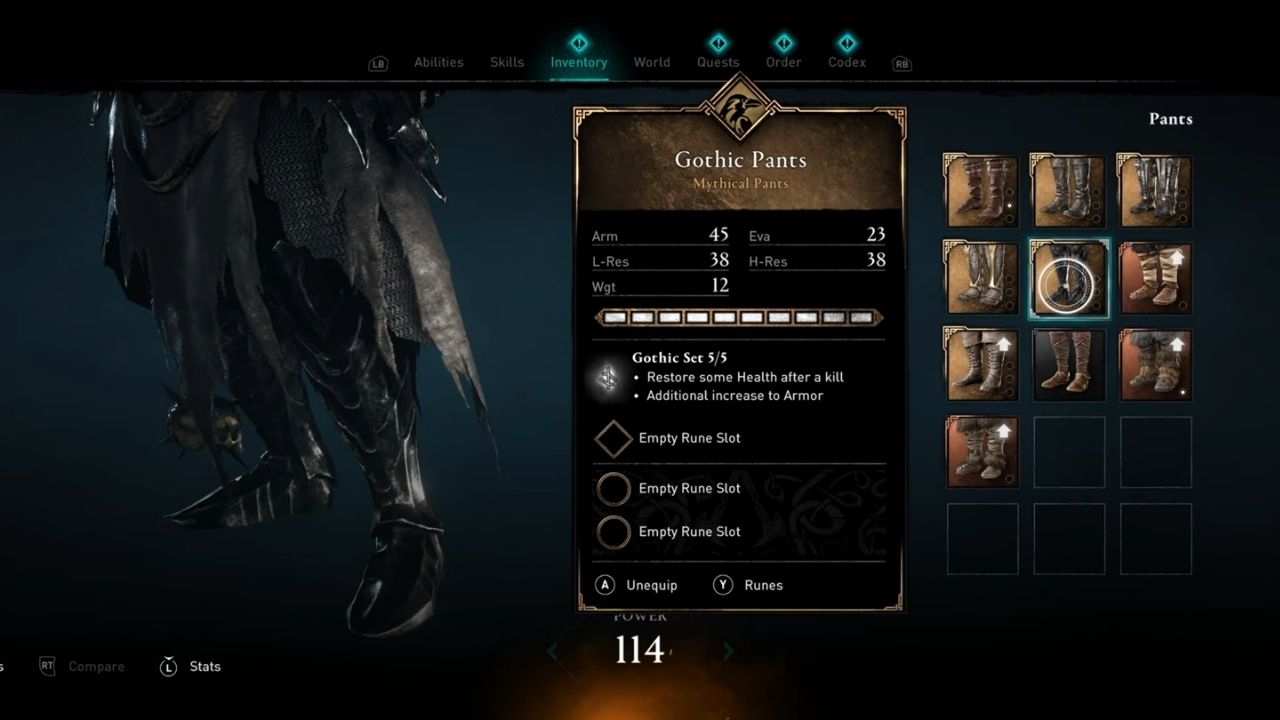
Task: Switch to the Order tab
Action: click(783, 62)
